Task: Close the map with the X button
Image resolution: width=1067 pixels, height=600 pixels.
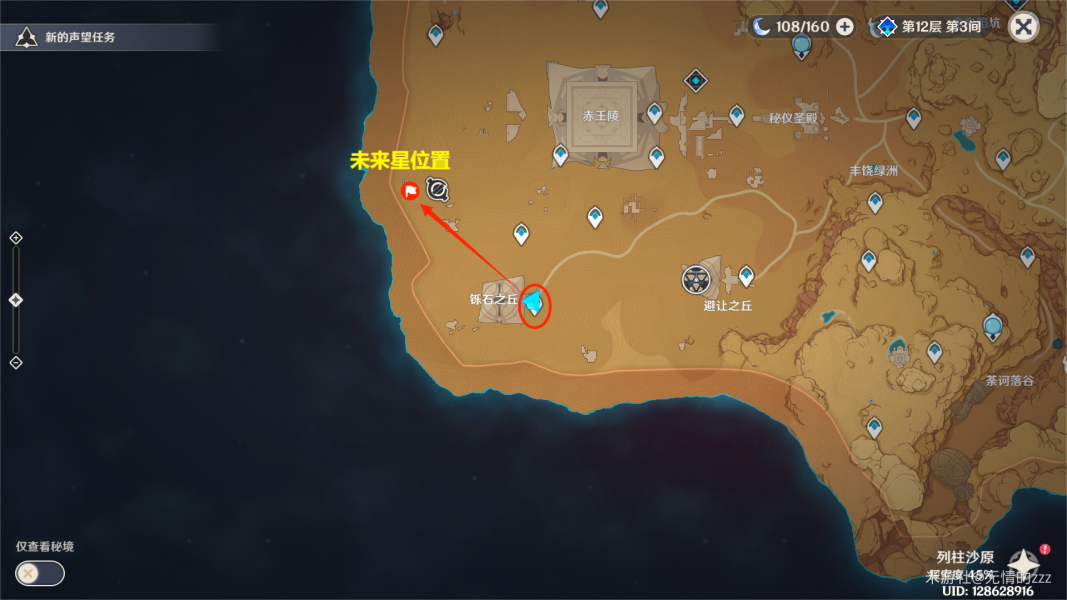Action: pos(1022,26)
